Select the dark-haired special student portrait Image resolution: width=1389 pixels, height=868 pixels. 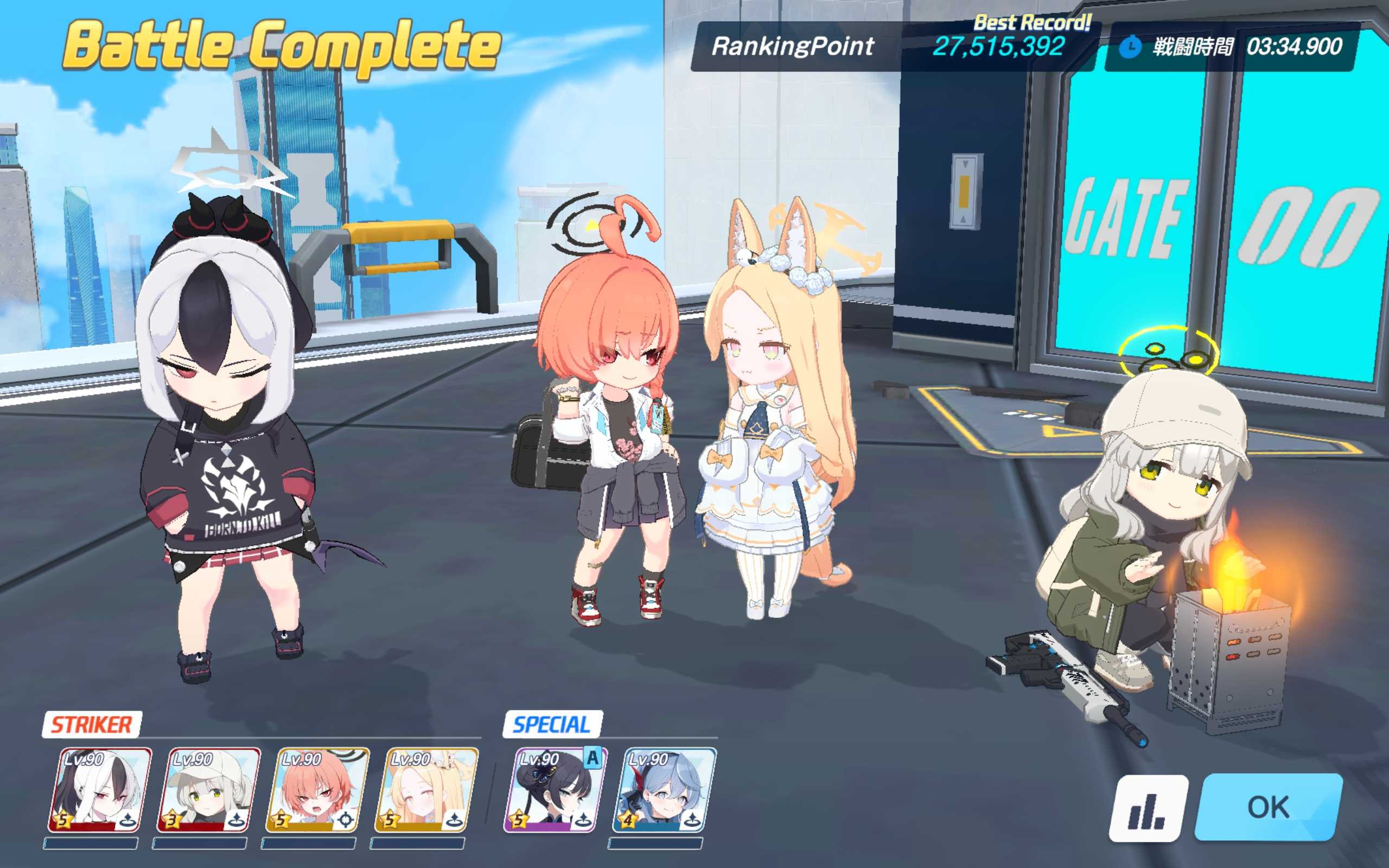coord(555,790)
